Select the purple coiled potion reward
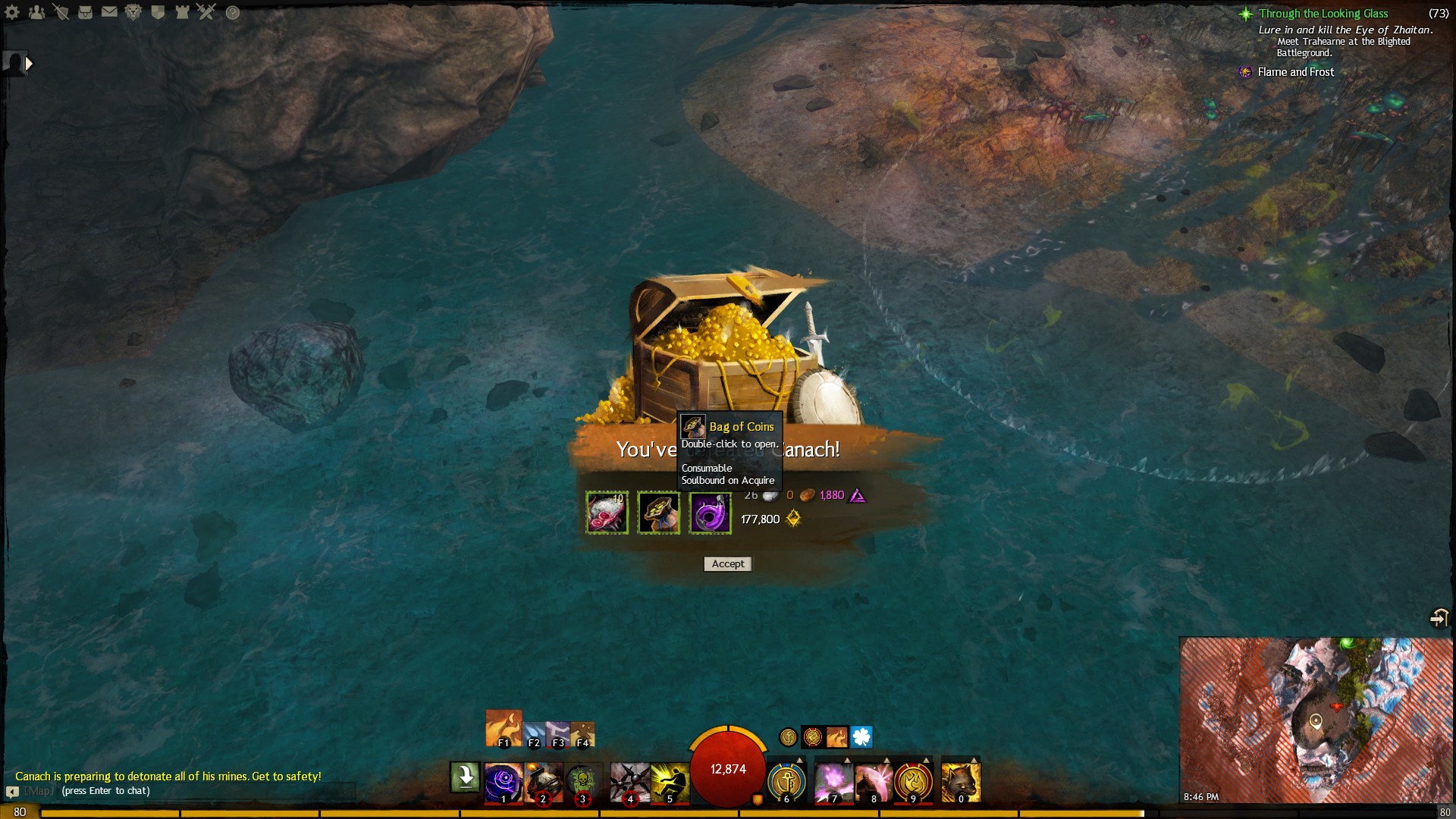This screenshot has height=819, width=1456. [x=710, y=513]
